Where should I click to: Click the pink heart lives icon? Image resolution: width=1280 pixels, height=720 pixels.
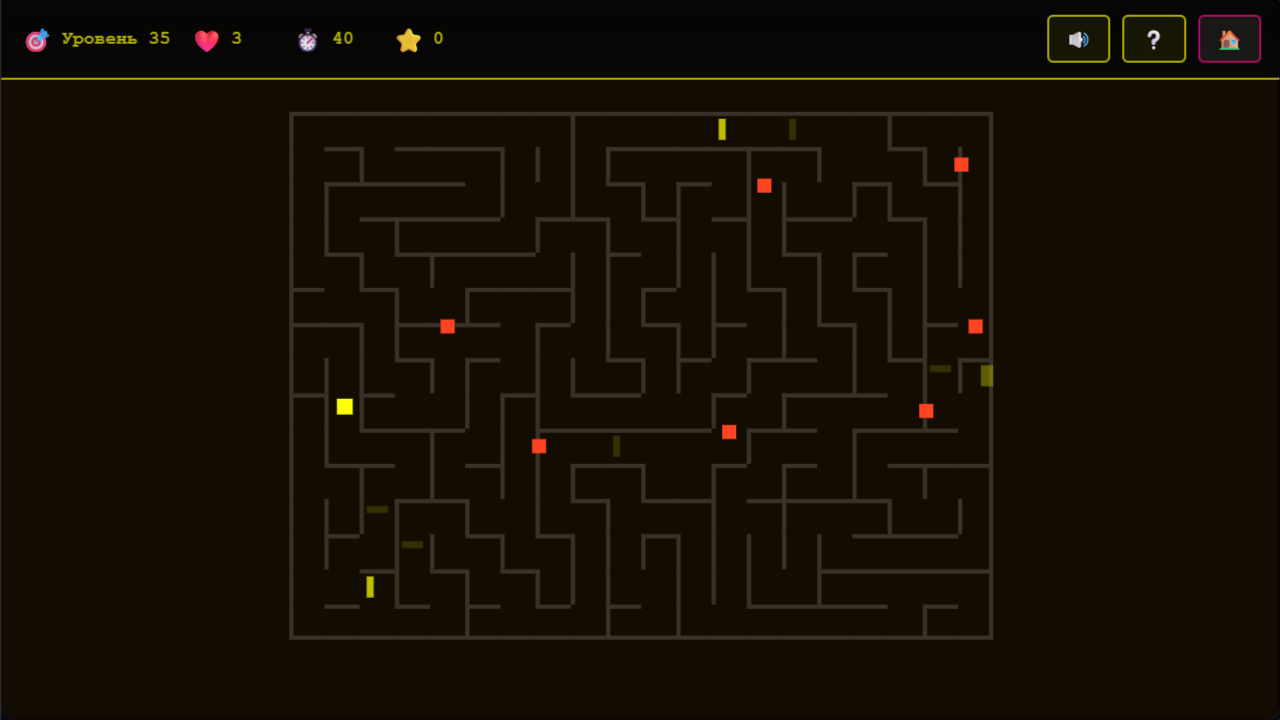point(207,40)
